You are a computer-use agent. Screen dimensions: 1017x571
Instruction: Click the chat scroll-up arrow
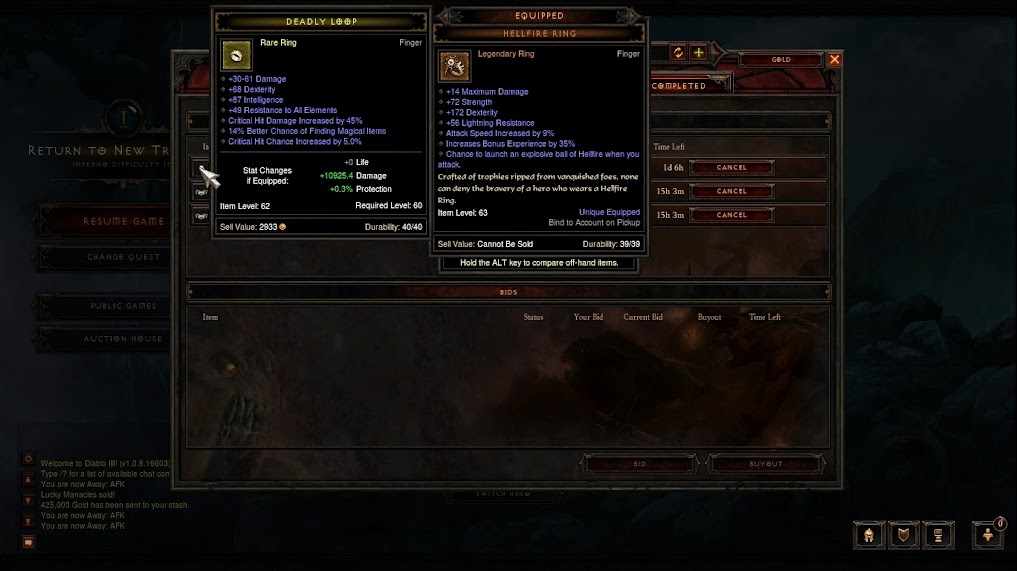(28, 480)
